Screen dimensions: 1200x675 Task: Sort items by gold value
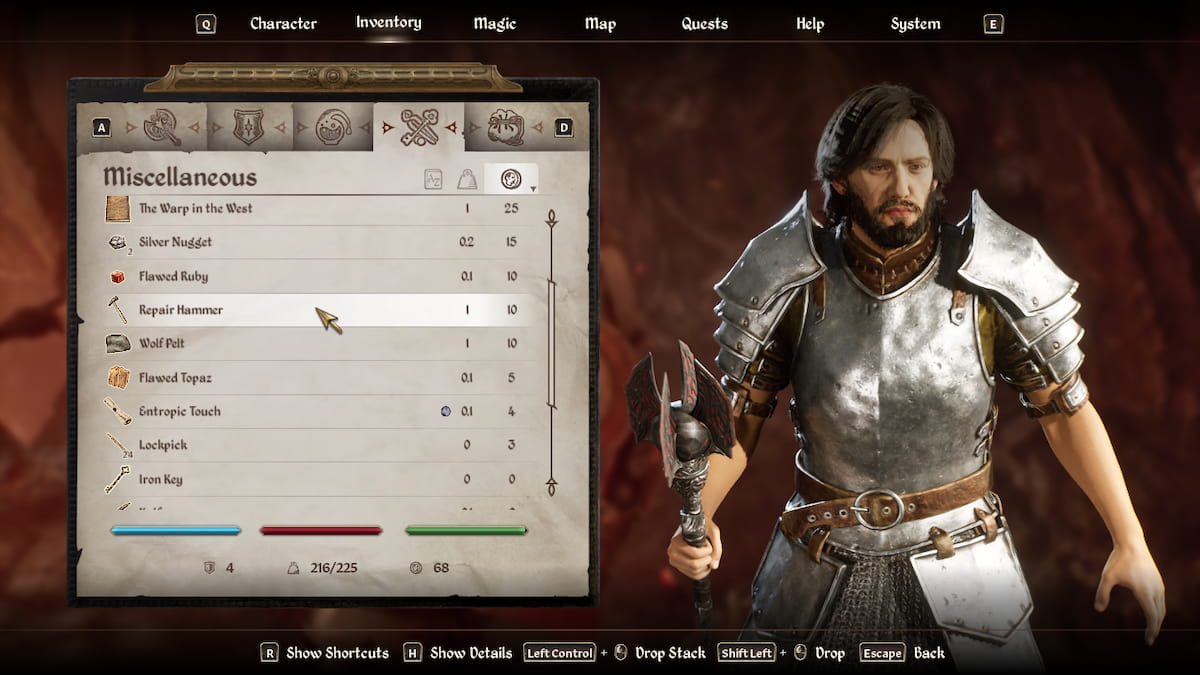[x=511, y=180]
